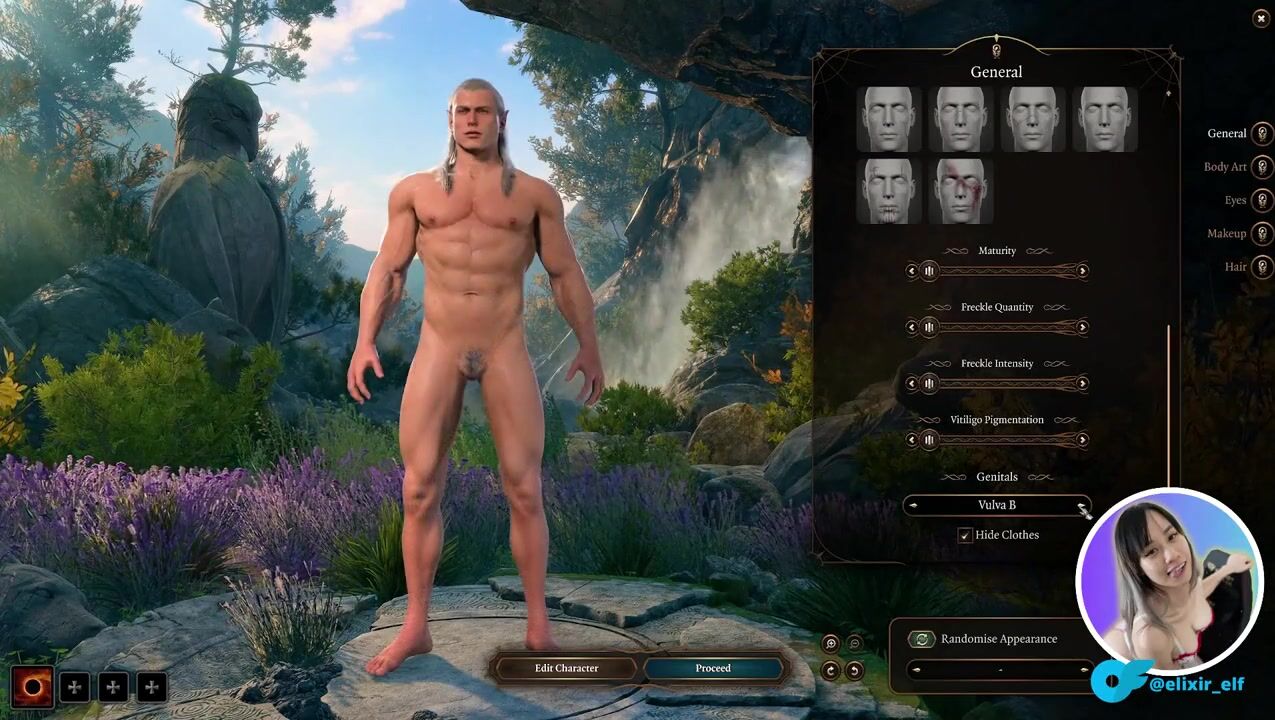Pick the face with red bloody scar
1275x720 pixels.
coord(960,191)
